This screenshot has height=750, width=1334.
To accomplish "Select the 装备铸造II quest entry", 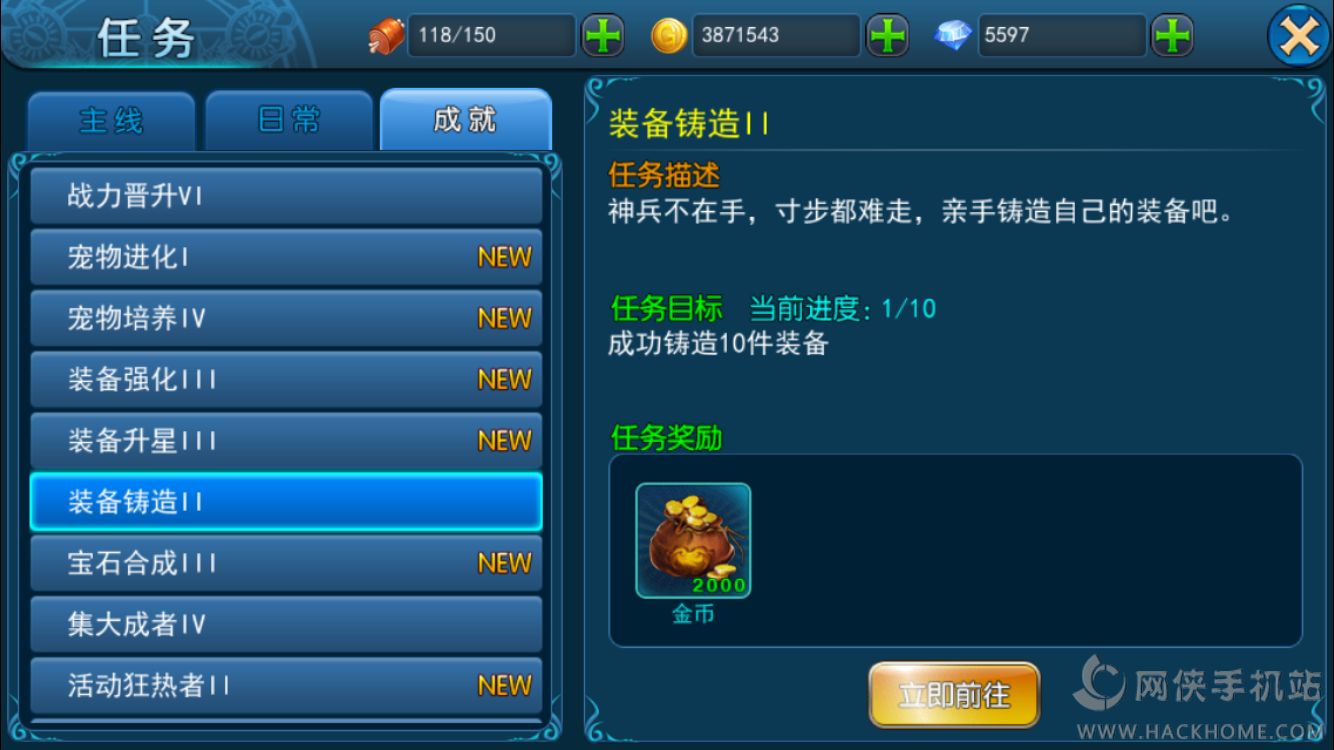I will click(x=286, y=502).
